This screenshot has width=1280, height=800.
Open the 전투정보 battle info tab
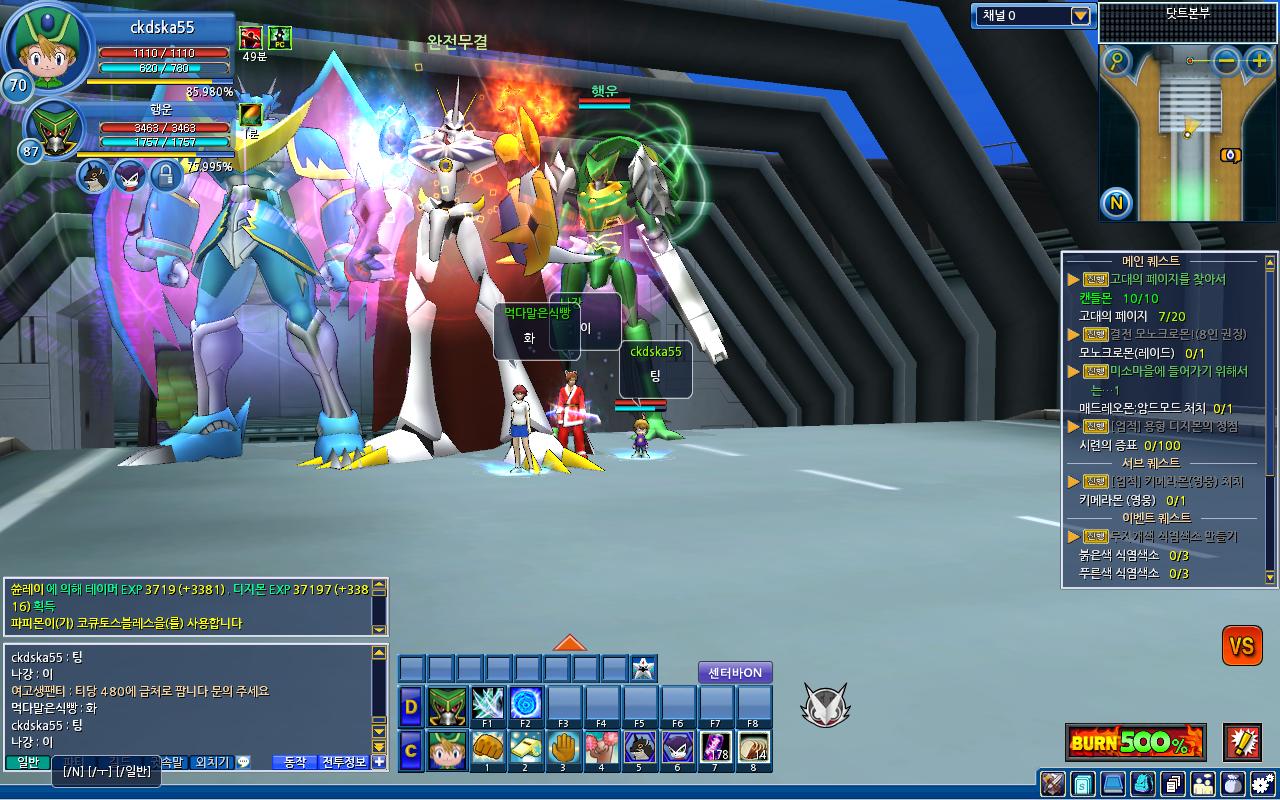344,762
